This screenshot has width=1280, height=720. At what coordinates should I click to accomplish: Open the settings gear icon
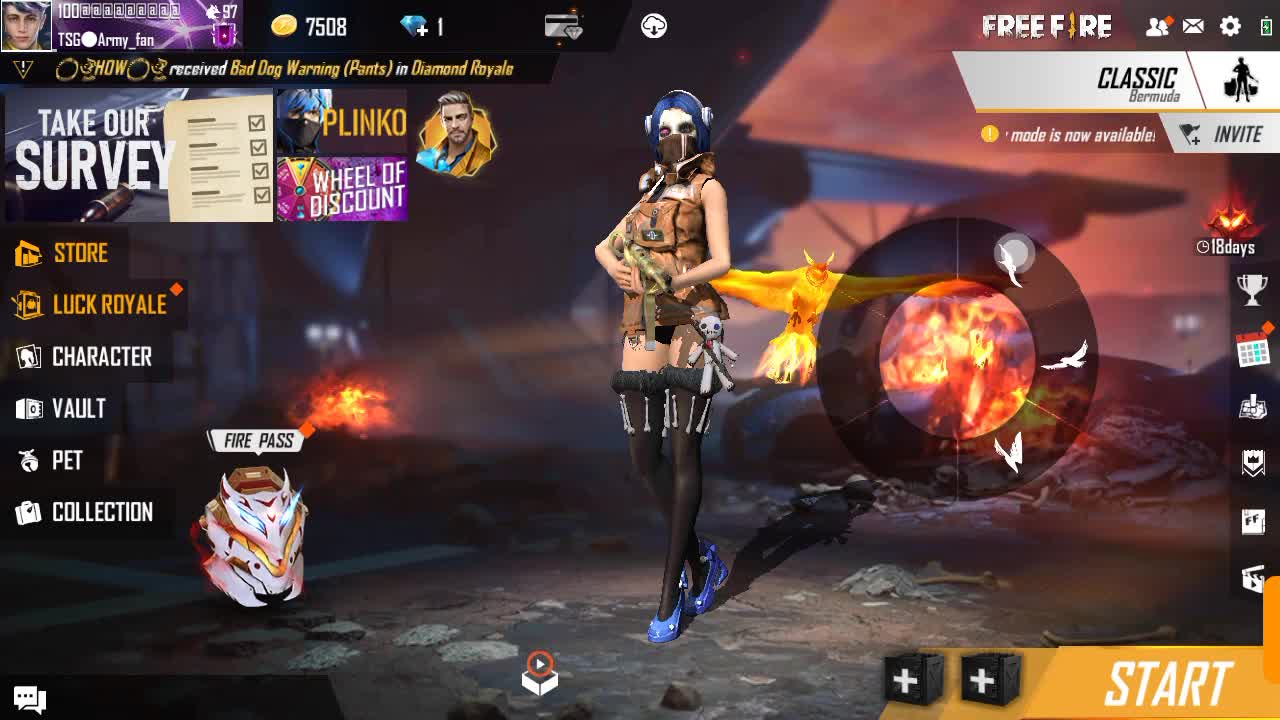(x=1230, y=27)
